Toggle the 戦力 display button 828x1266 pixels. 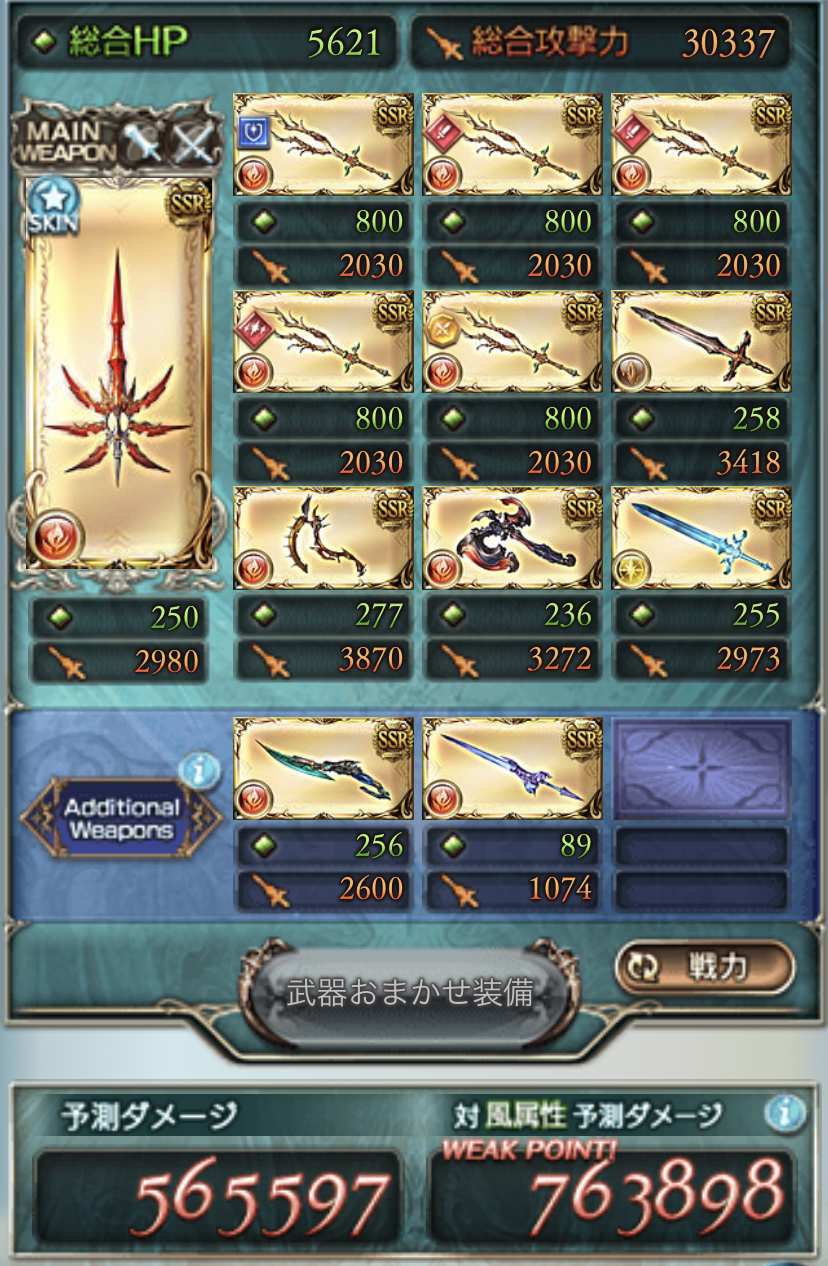(x=705, y=966)
